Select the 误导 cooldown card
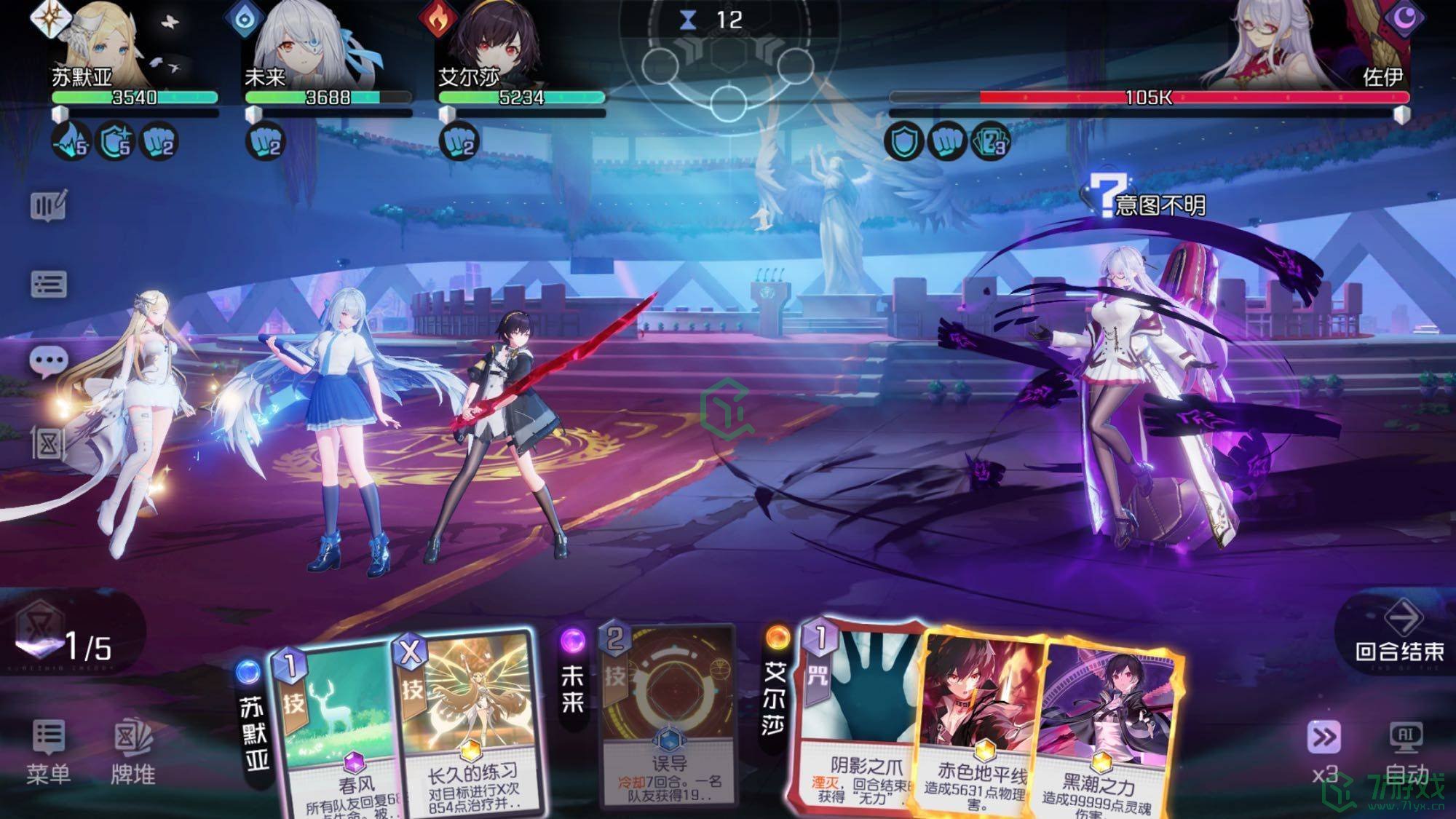This screenshot has height=819, width=1456. [668, 721]
